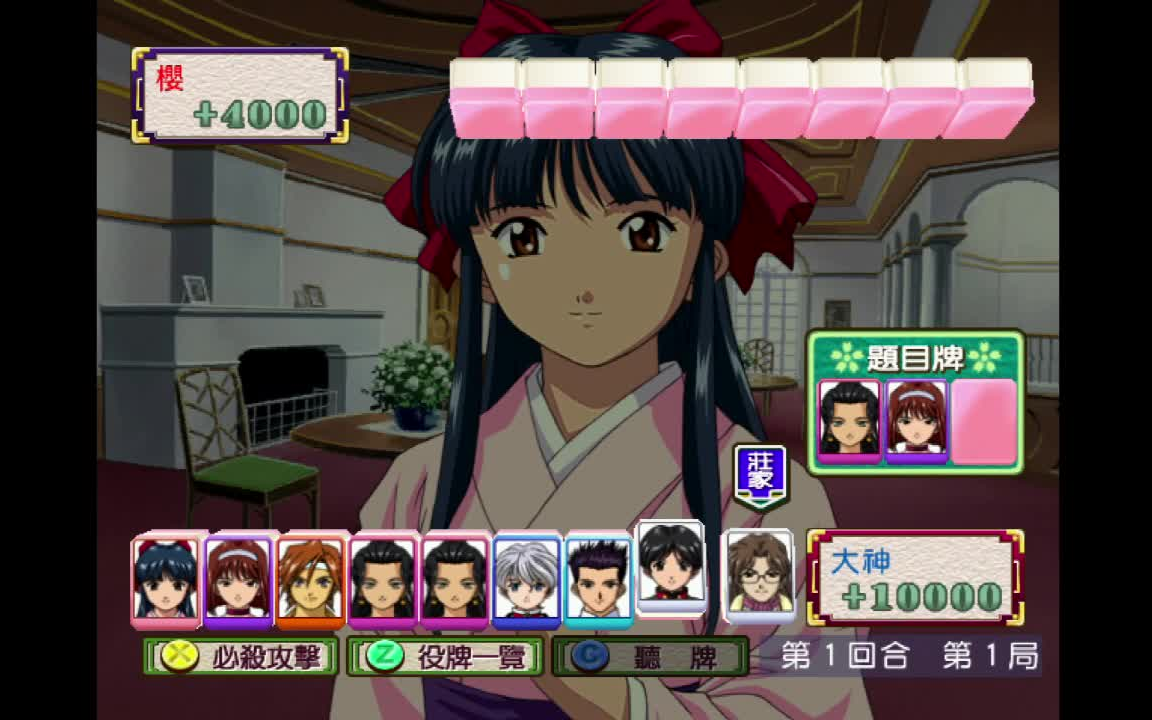This screenshot has width=1152, height=720.
Task: Discard the glasses-wearing brown-haired woman tile
Action: tap(759, 574)
